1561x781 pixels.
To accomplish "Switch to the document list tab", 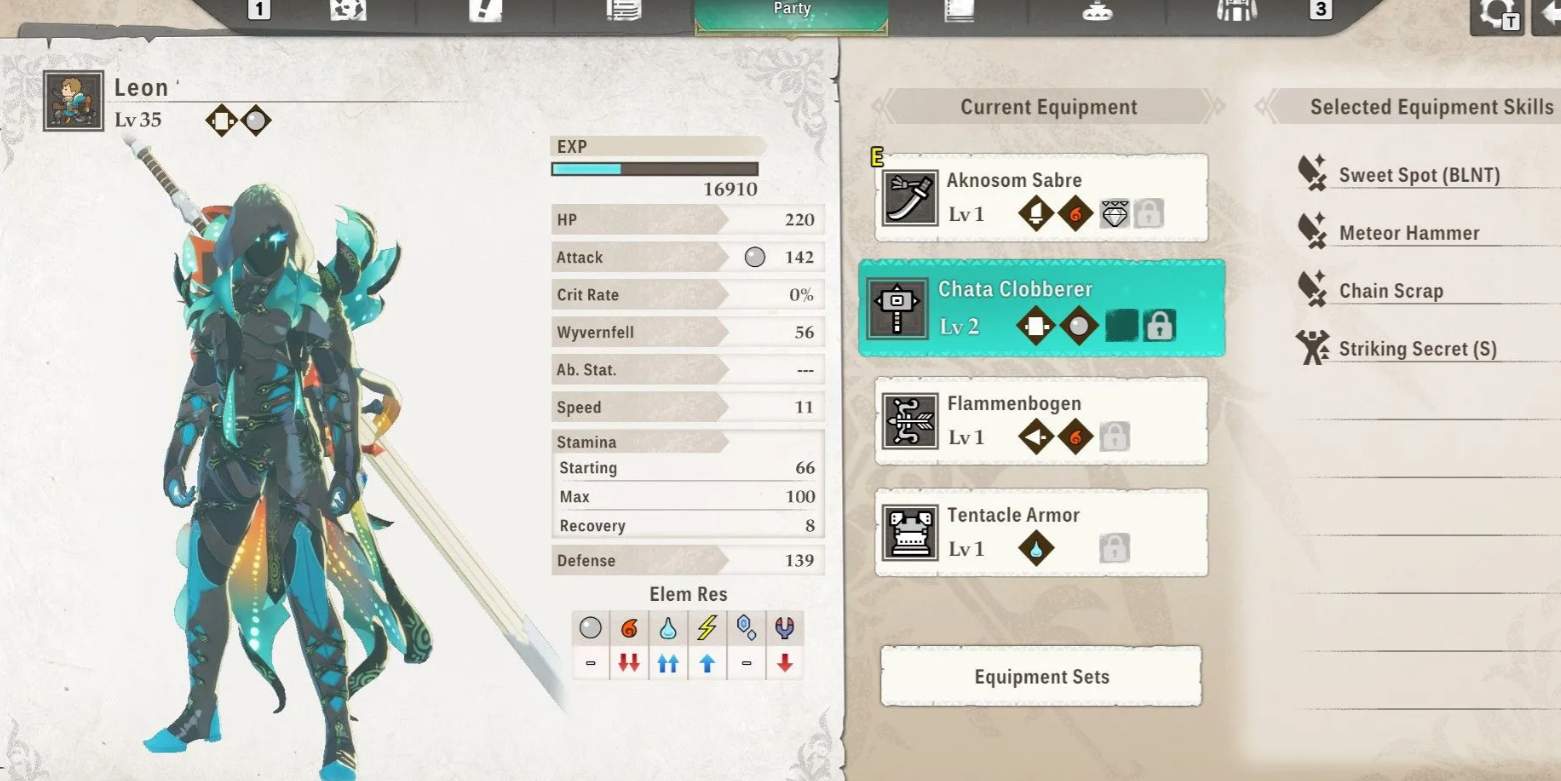I will pyautogui.click(x=623, y=10).
